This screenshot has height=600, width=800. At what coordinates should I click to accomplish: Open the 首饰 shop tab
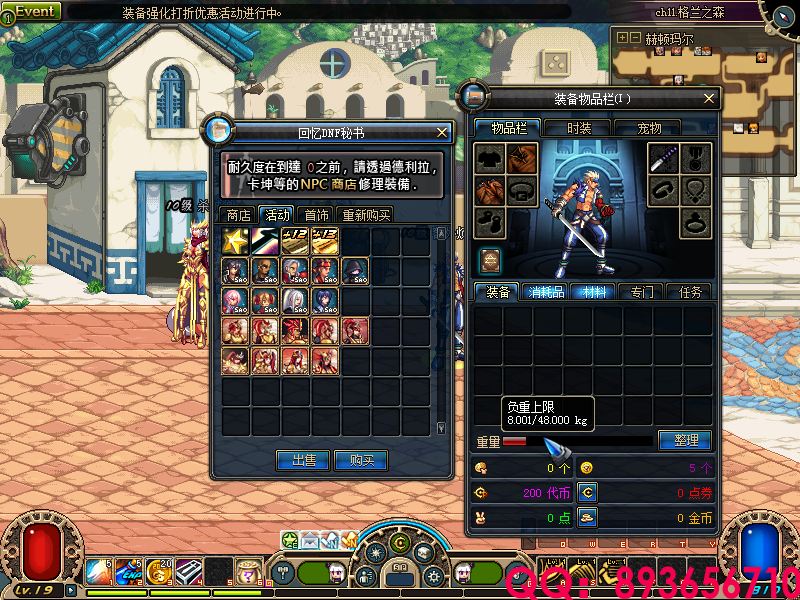point(317,214)
